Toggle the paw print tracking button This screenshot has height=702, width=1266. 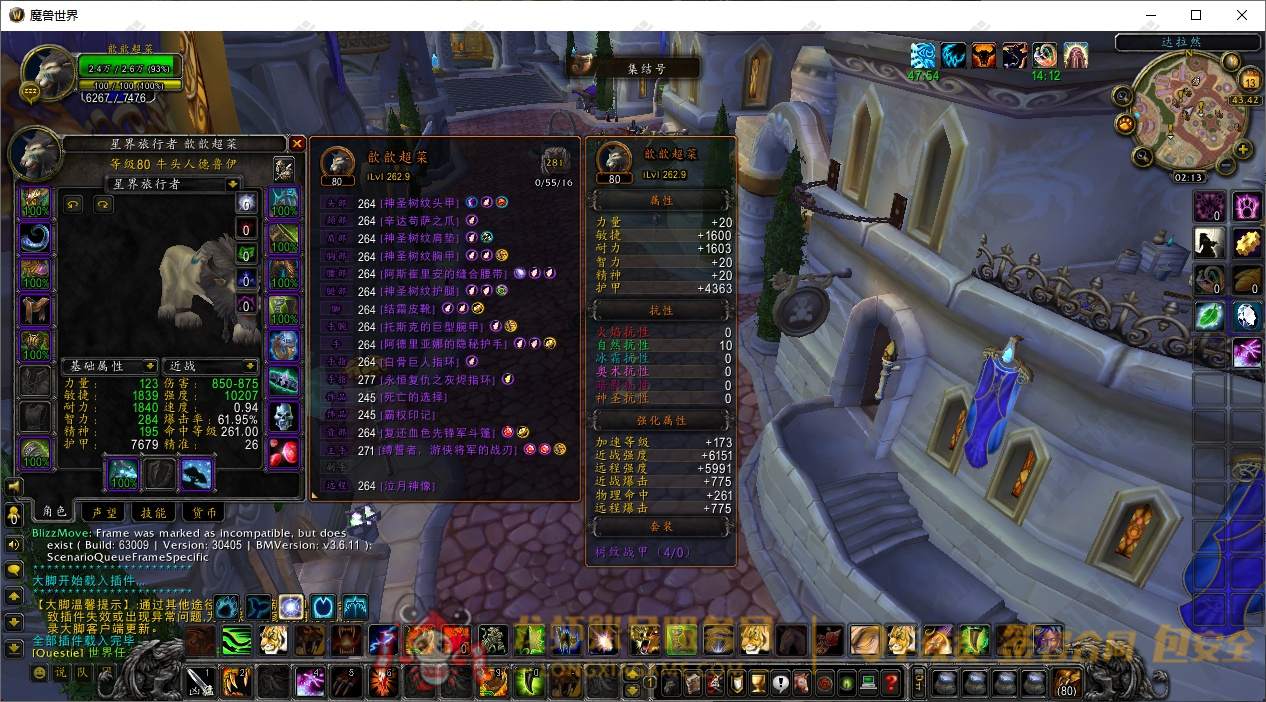point(1126,124)
